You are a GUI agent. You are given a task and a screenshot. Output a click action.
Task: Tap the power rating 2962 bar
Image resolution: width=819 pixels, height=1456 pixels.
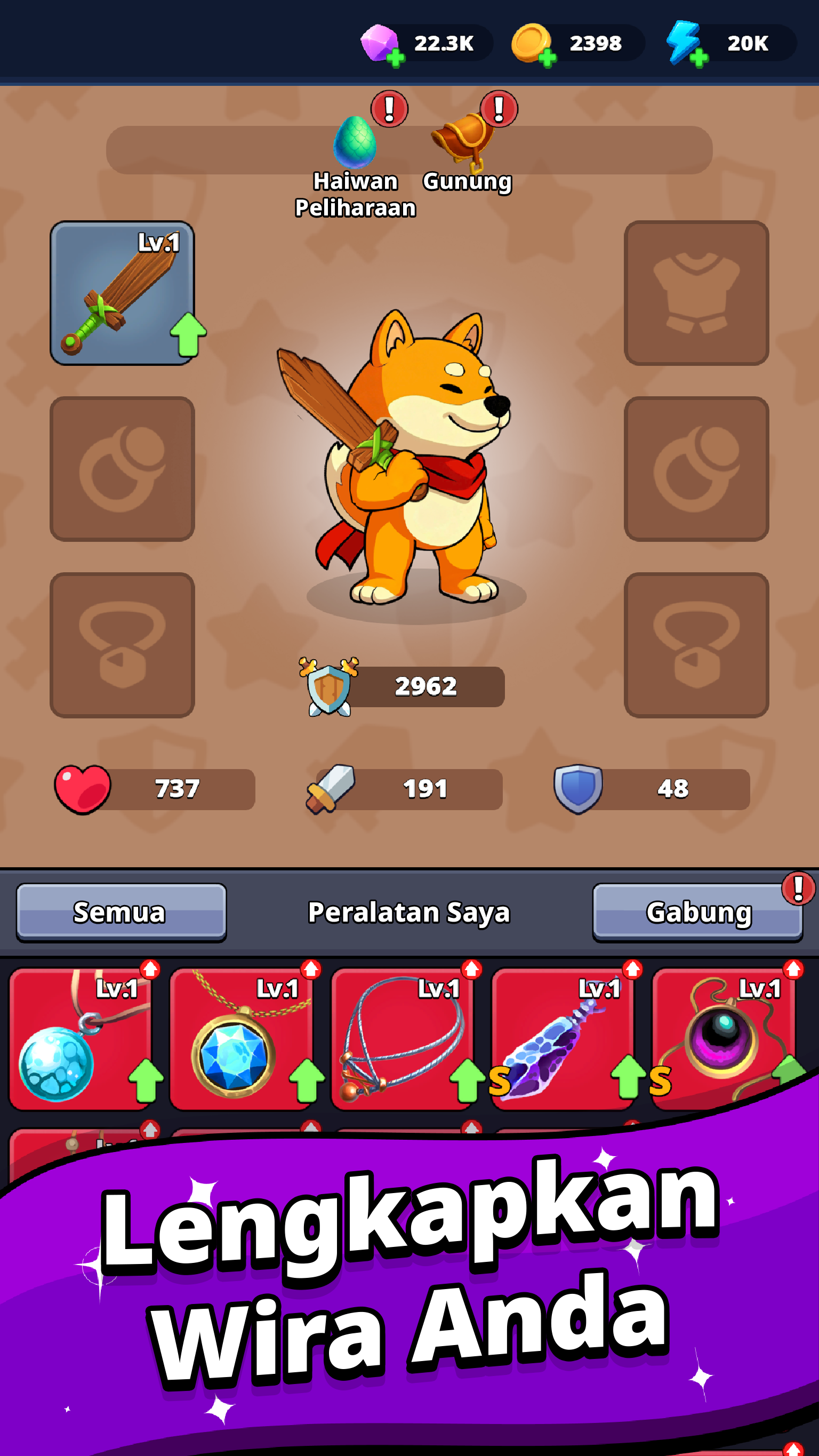click(x=425, y=686)
